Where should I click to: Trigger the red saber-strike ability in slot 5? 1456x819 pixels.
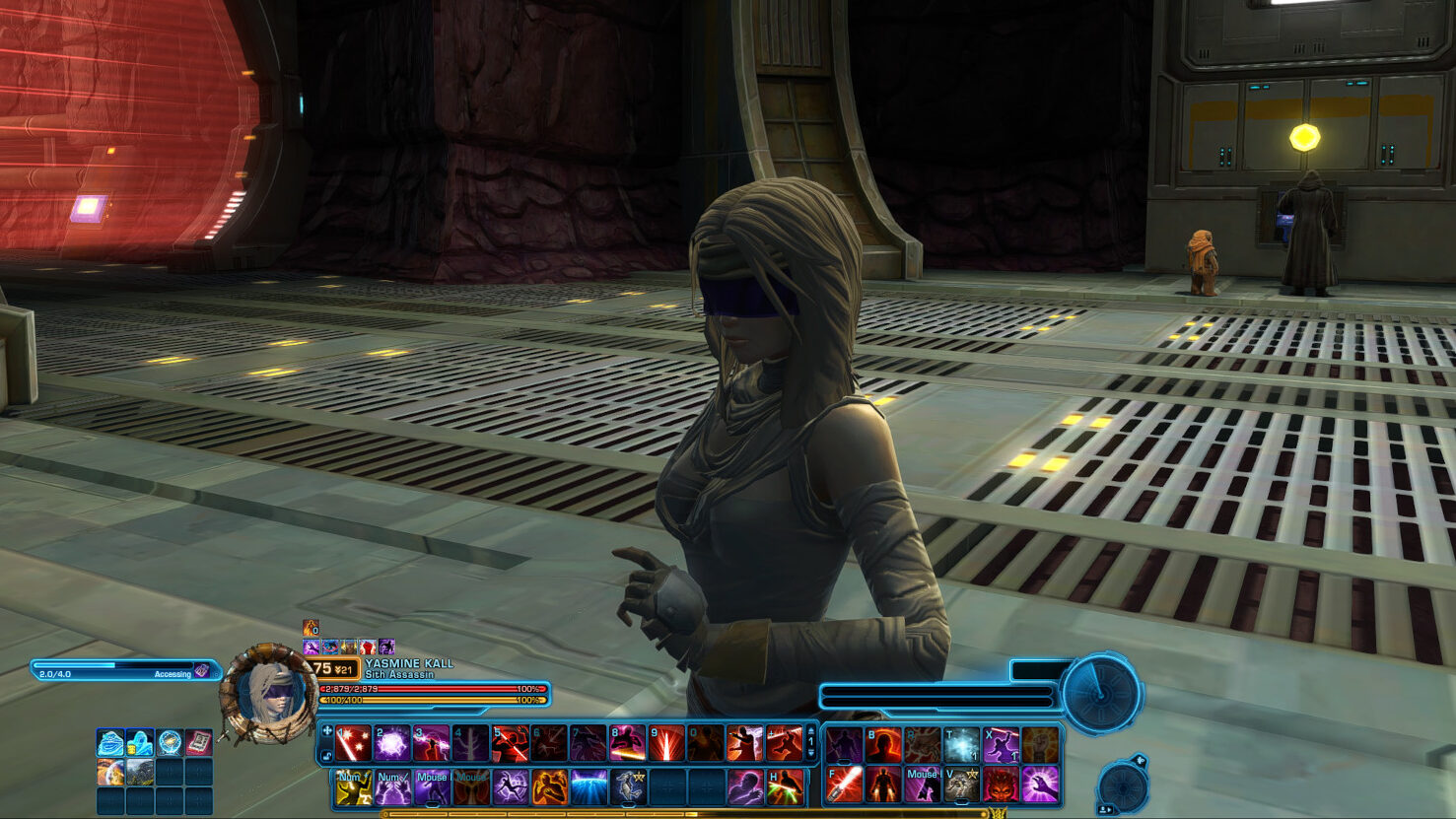(510, 744)
